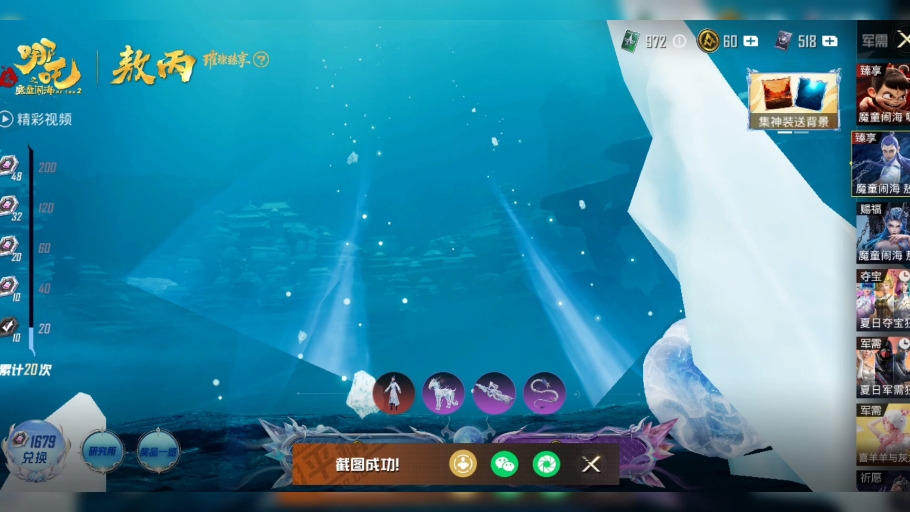Show info for the green ticket currency
This screenshot has width=910, height=512.
680,41
